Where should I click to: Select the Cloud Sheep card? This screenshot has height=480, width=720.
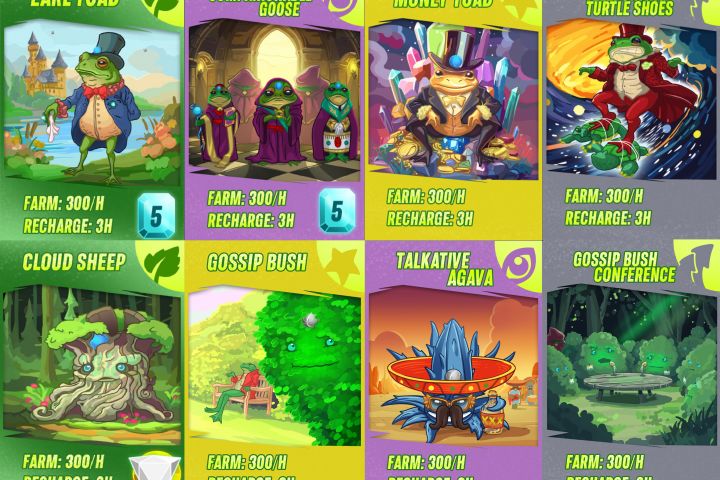[91, 360]
